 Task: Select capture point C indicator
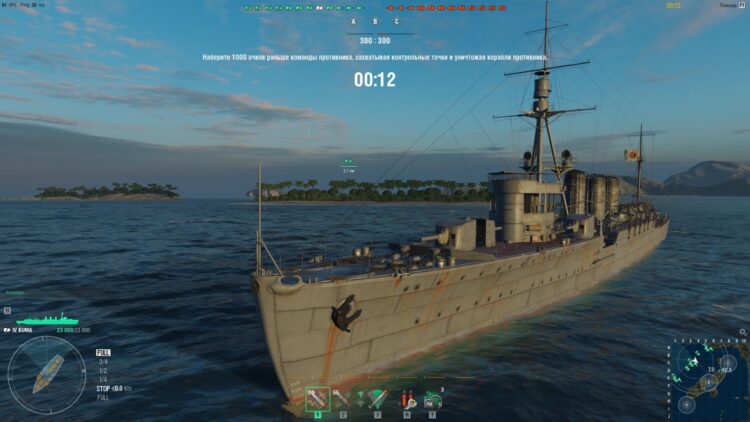[396, 21]
